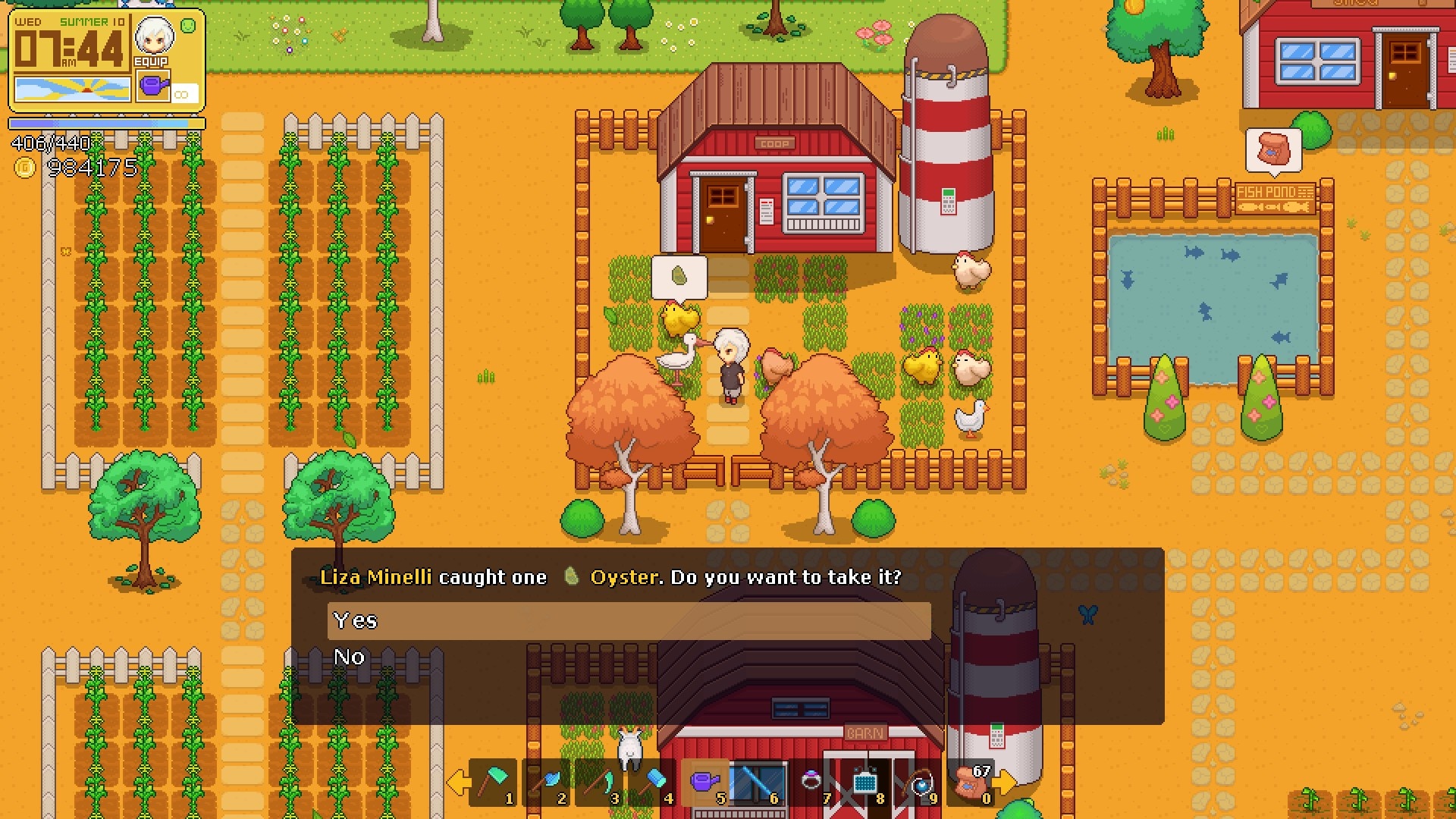Viewport: 1456px width, 819px height.
Task: Click the green smiley mood icon
Action: coord(189,26)
